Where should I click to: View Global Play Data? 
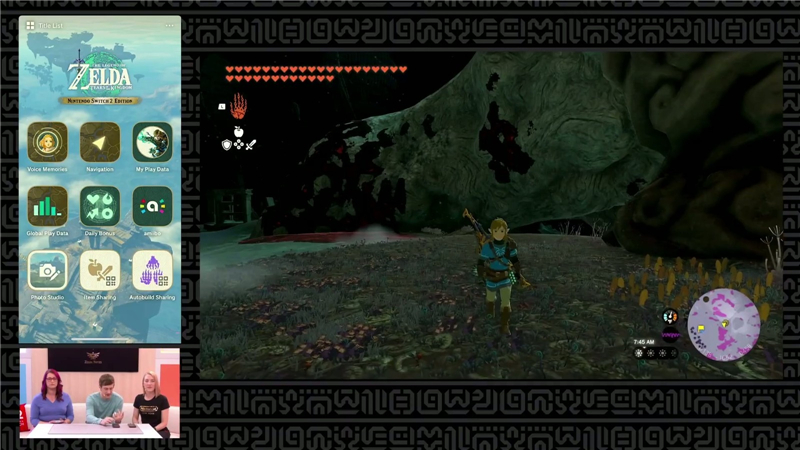pos(47,206)
